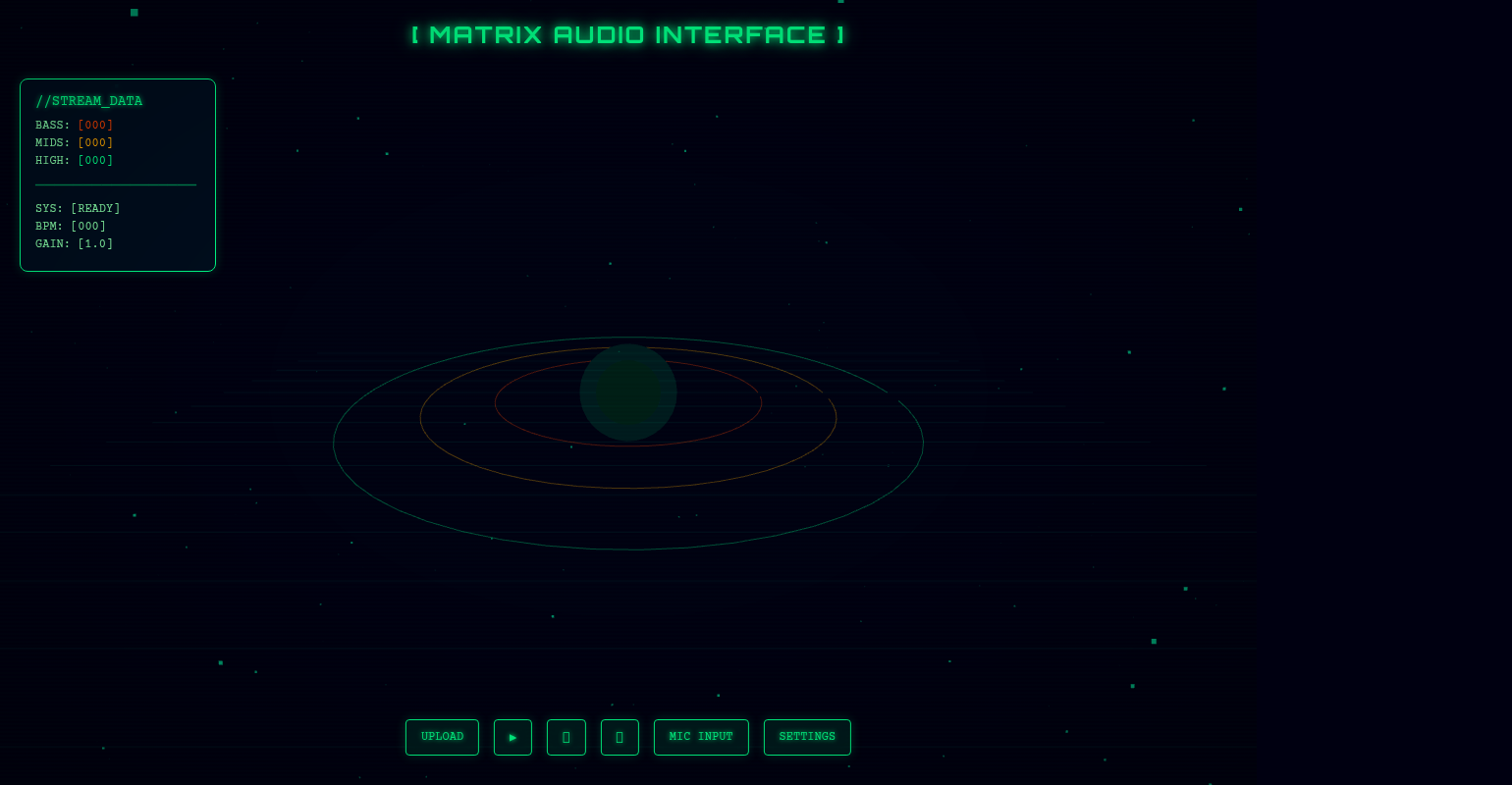Select the MATRIX AUDIO INTERFACE title bar
This screenshot has width=1512, height=785.
pos(628,34)
